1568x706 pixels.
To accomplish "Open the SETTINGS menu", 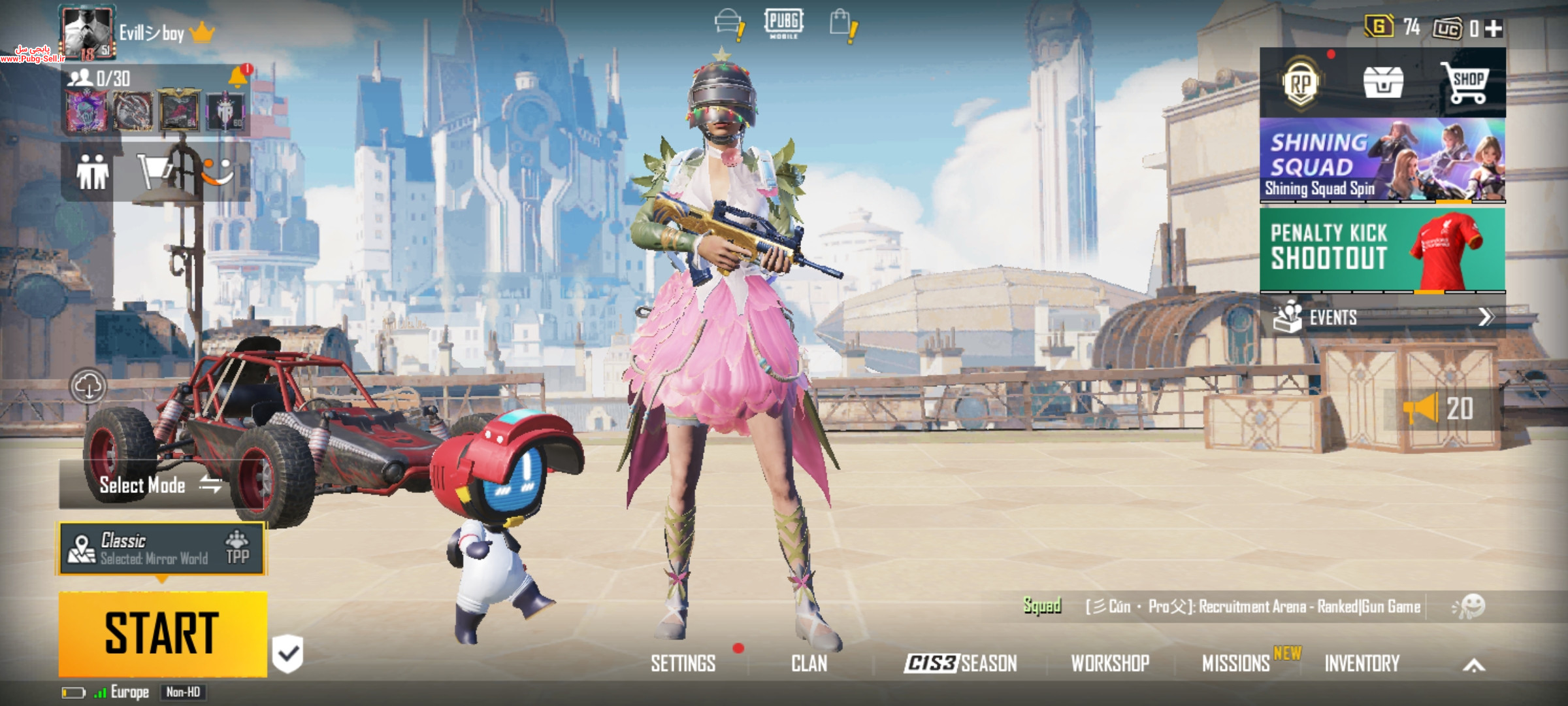I will 683,664.
